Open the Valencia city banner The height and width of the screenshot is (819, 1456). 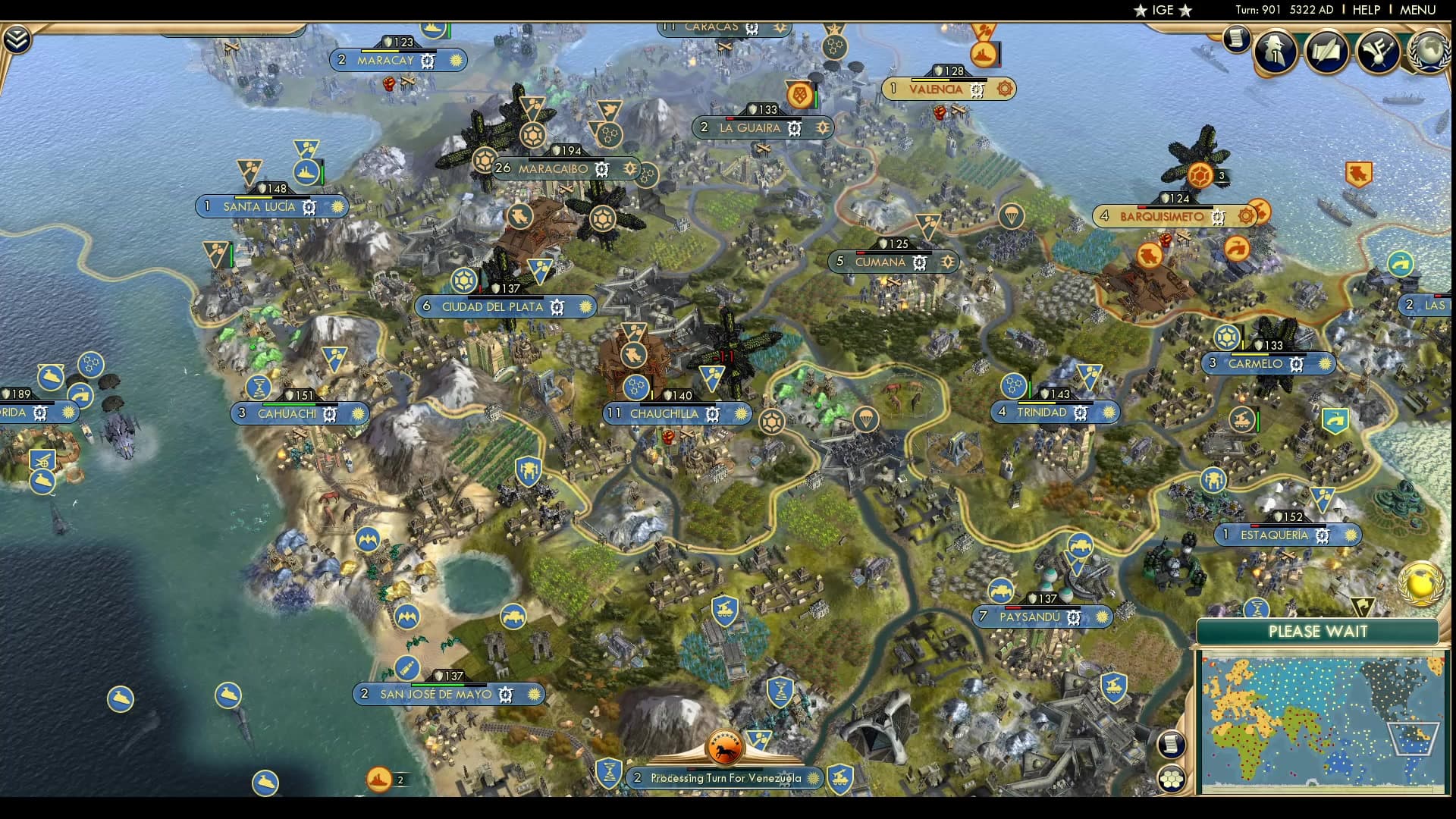click(936, 89)
